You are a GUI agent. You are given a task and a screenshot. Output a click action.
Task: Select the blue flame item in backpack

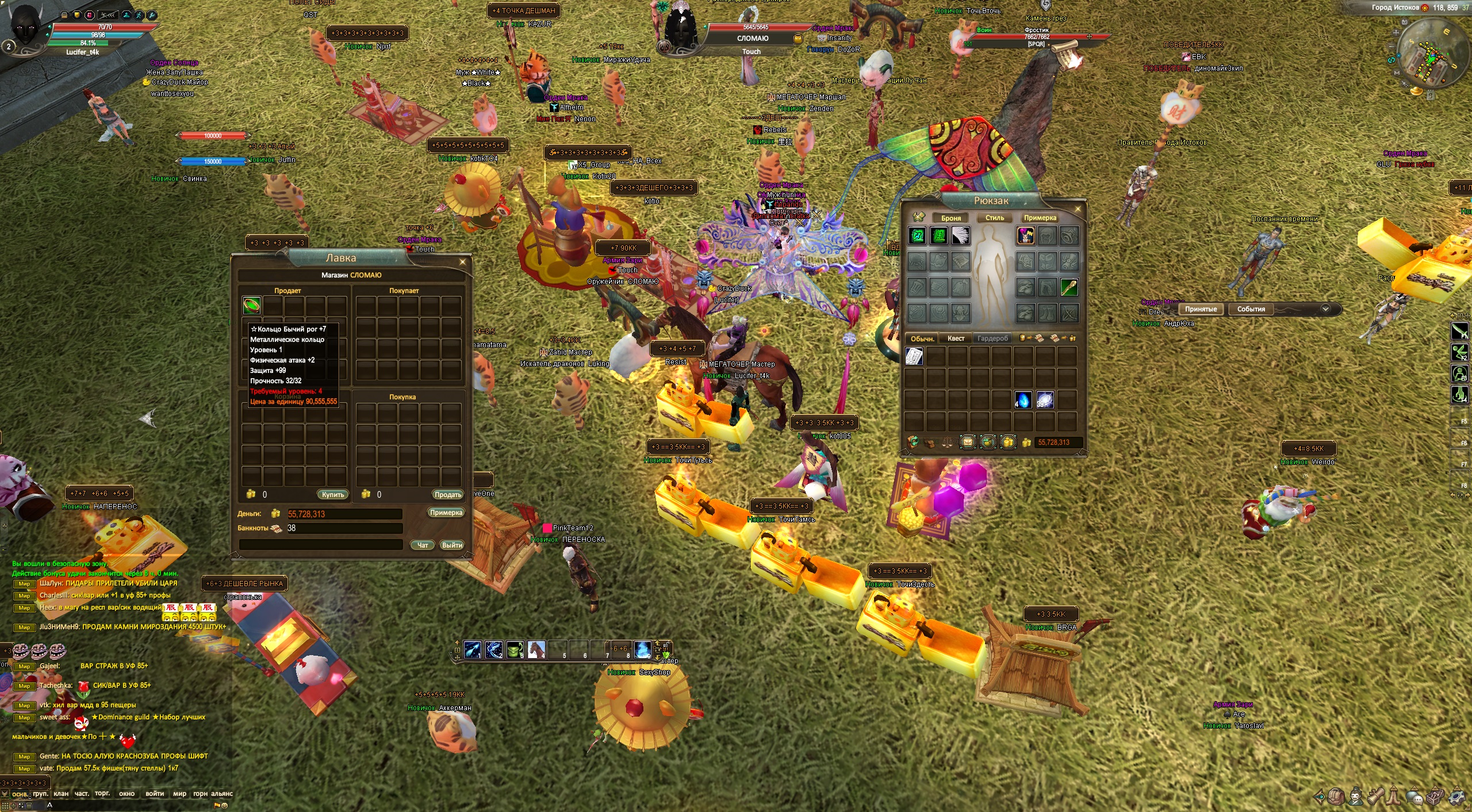click(1023, 399)
